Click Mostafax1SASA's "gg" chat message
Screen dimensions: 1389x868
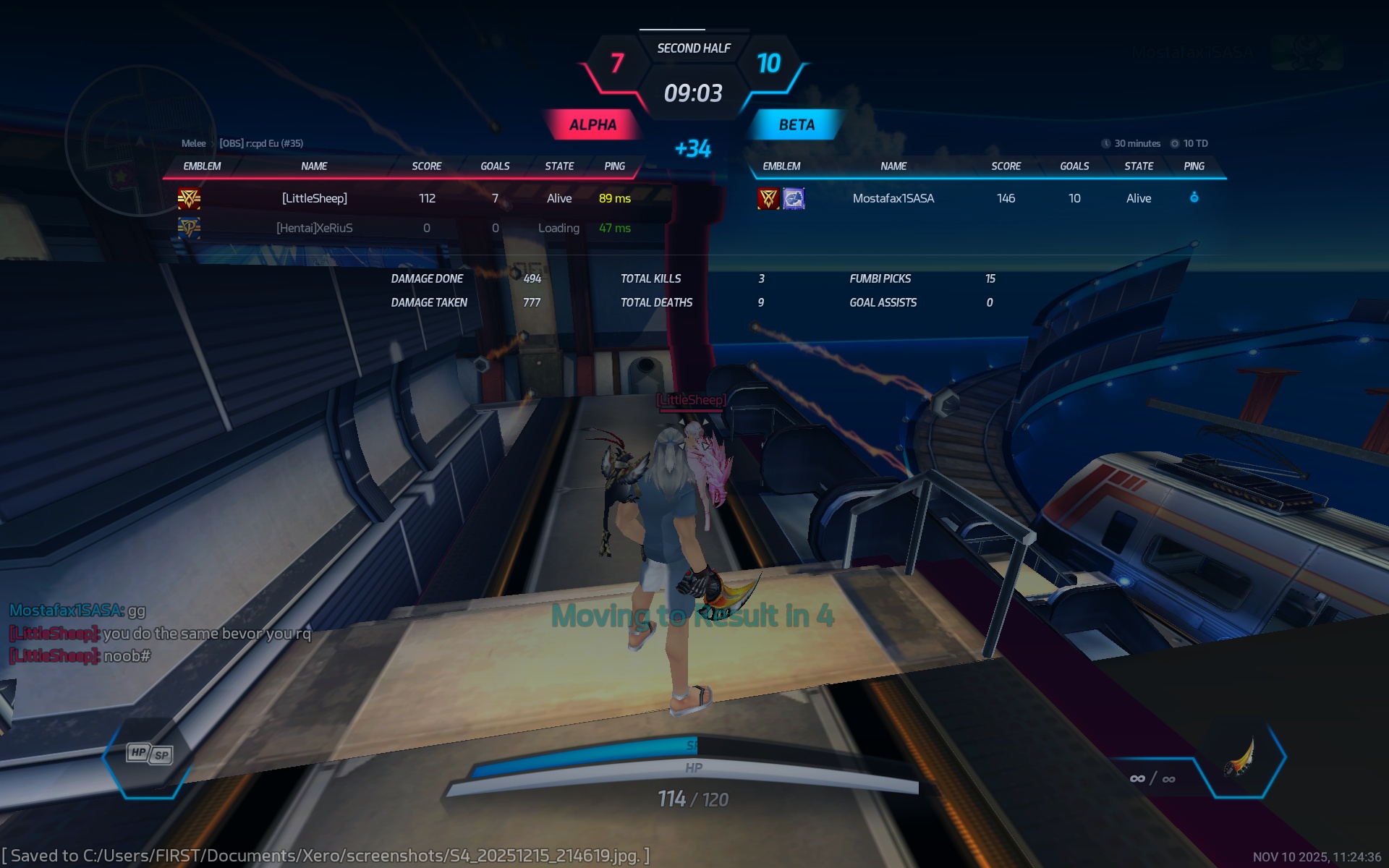(x=136, y=611)
